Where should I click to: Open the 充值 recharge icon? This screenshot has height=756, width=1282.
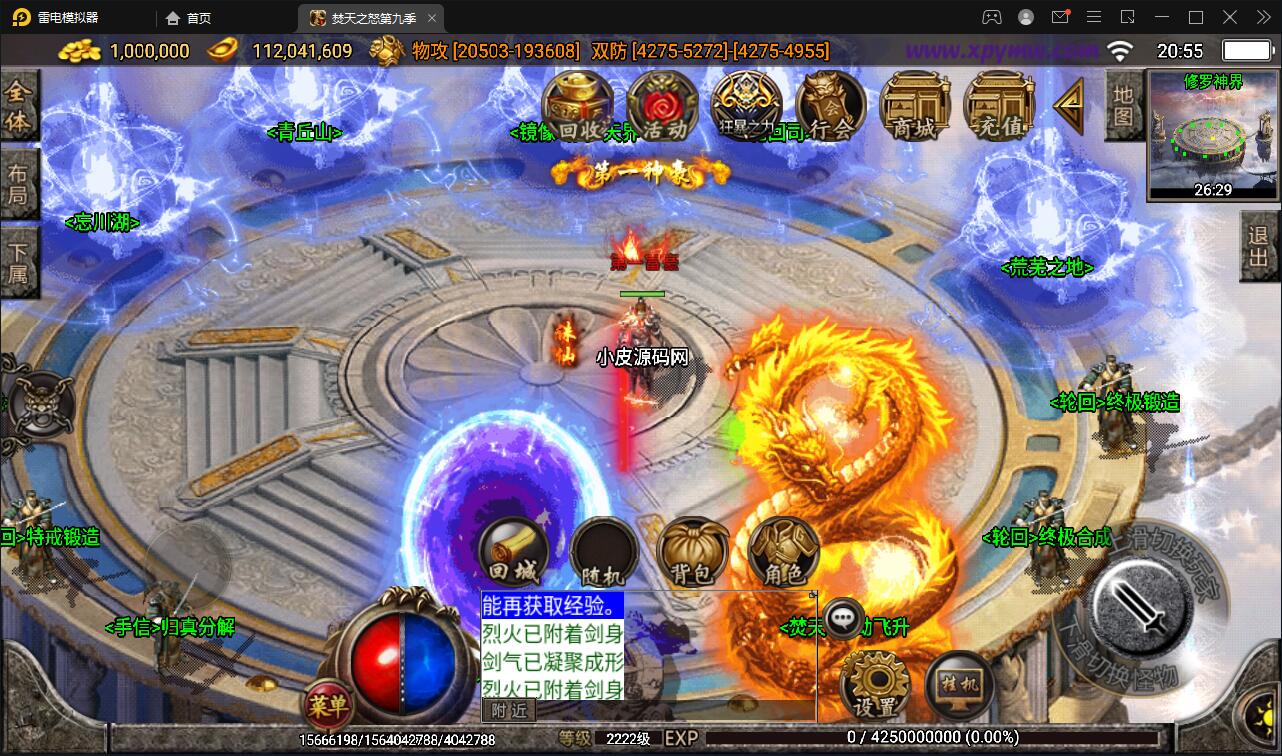click(x=998, y=106)
